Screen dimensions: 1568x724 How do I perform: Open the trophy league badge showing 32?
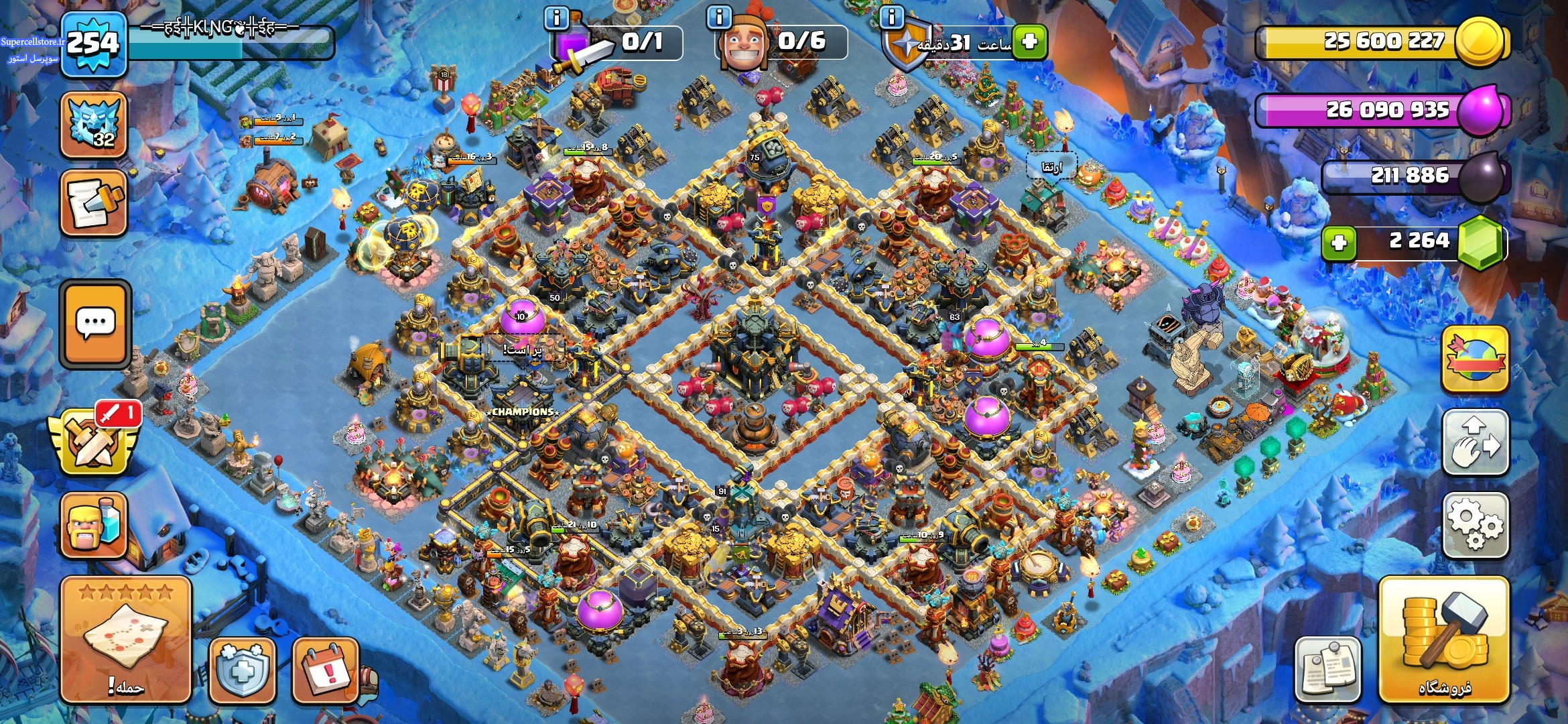94,125
